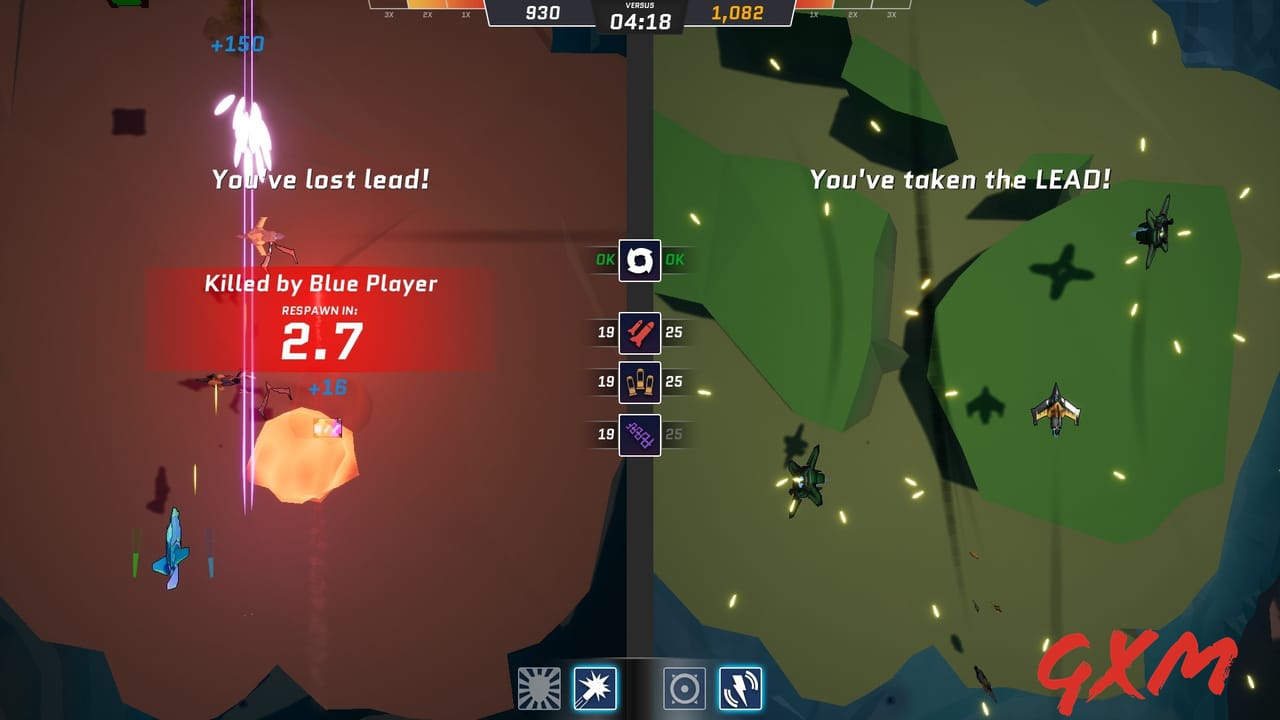Viewport: 1280px width, 720px height.
Task: Click the circular arrows swap icon
Action: click(x=641, y=260)
